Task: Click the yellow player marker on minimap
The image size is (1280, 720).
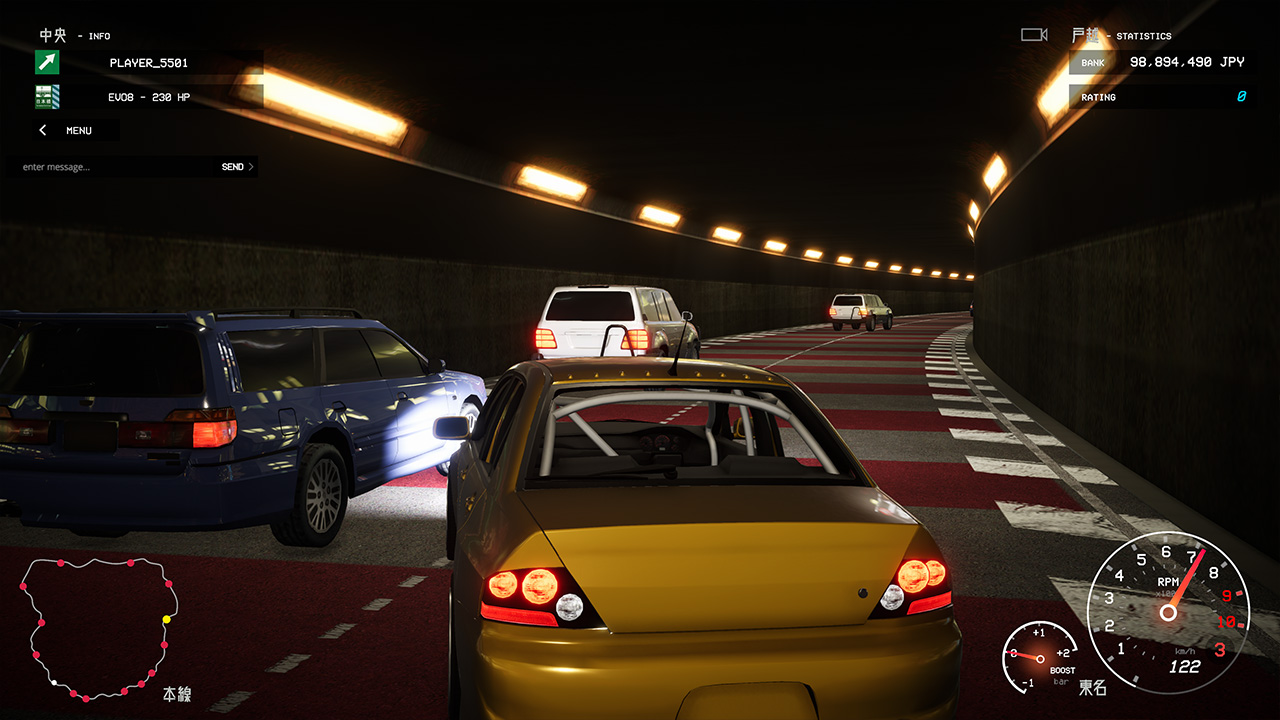Action: 168,618
